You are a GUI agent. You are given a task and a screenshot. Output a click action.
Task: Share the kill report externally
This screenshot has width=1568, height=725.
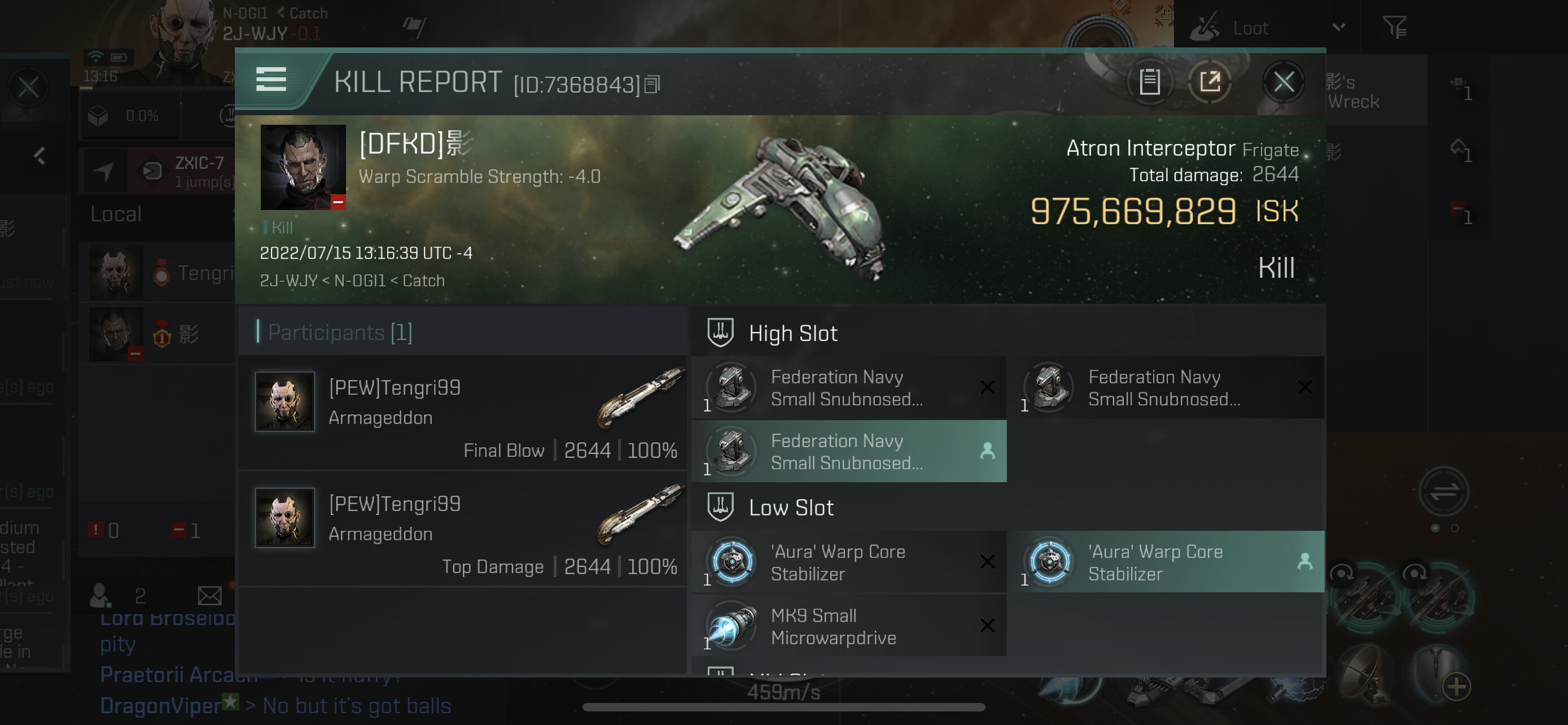click(1210, 81)
